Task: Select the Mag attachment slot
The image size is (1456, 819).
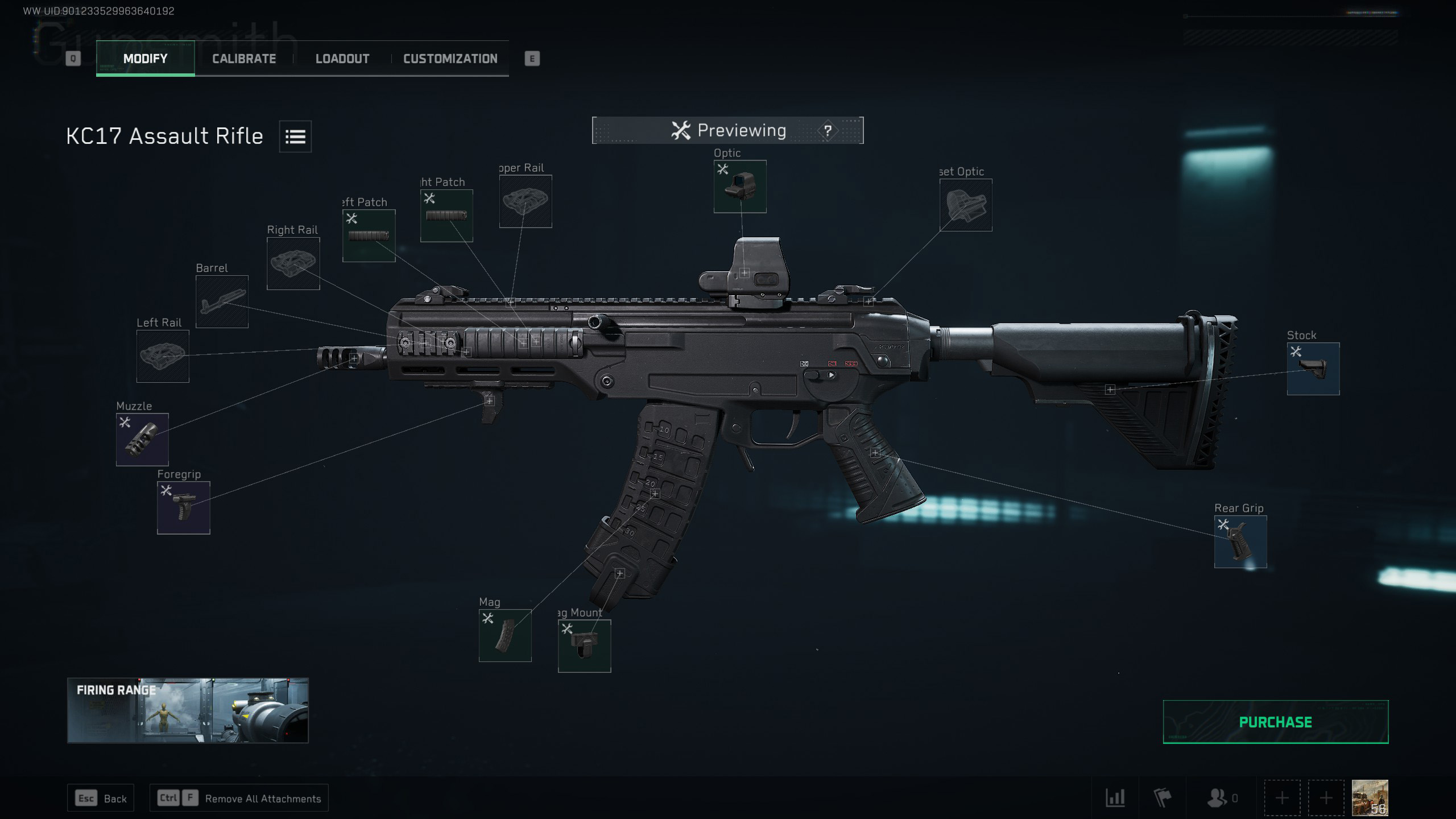Action: point(505,635)
